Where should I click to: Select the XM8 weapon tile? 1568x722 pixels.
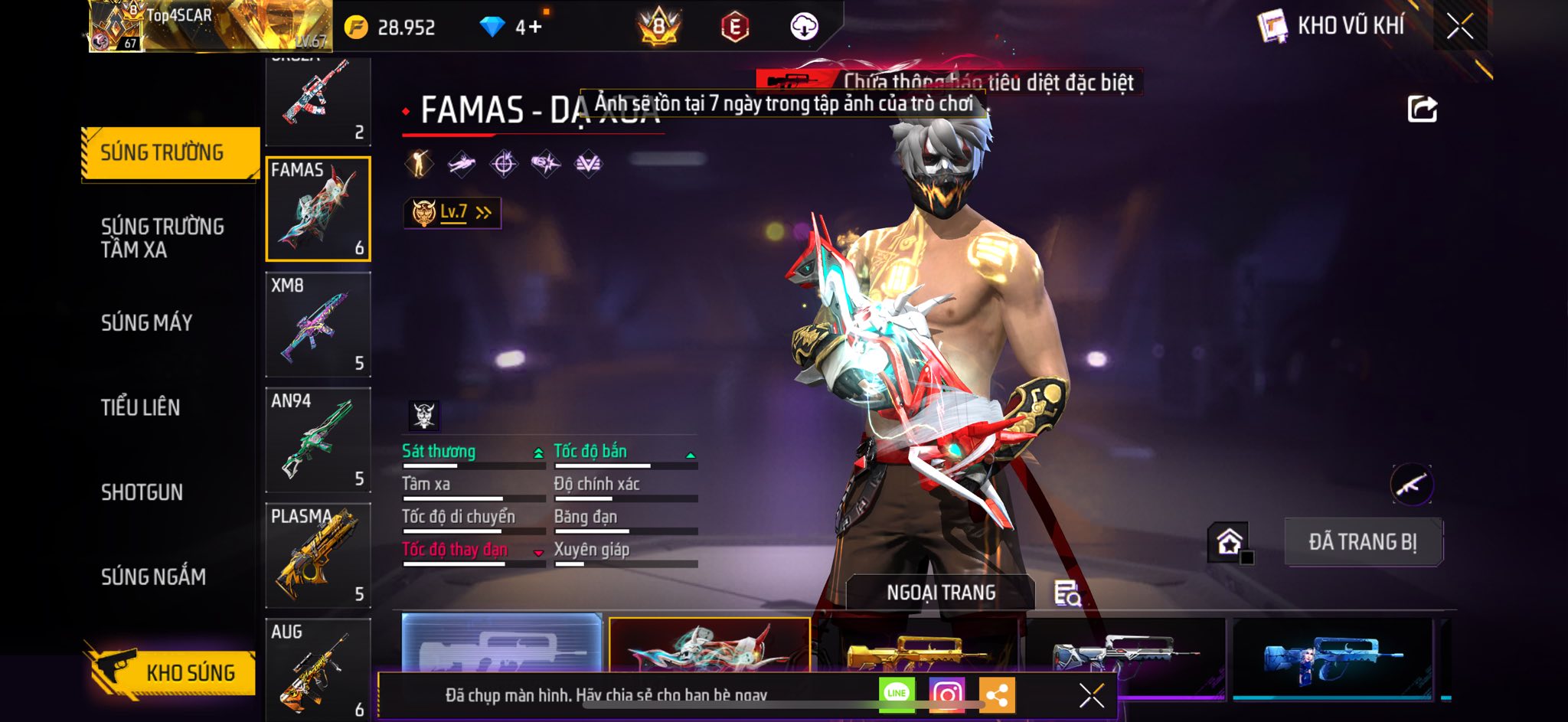318,324
